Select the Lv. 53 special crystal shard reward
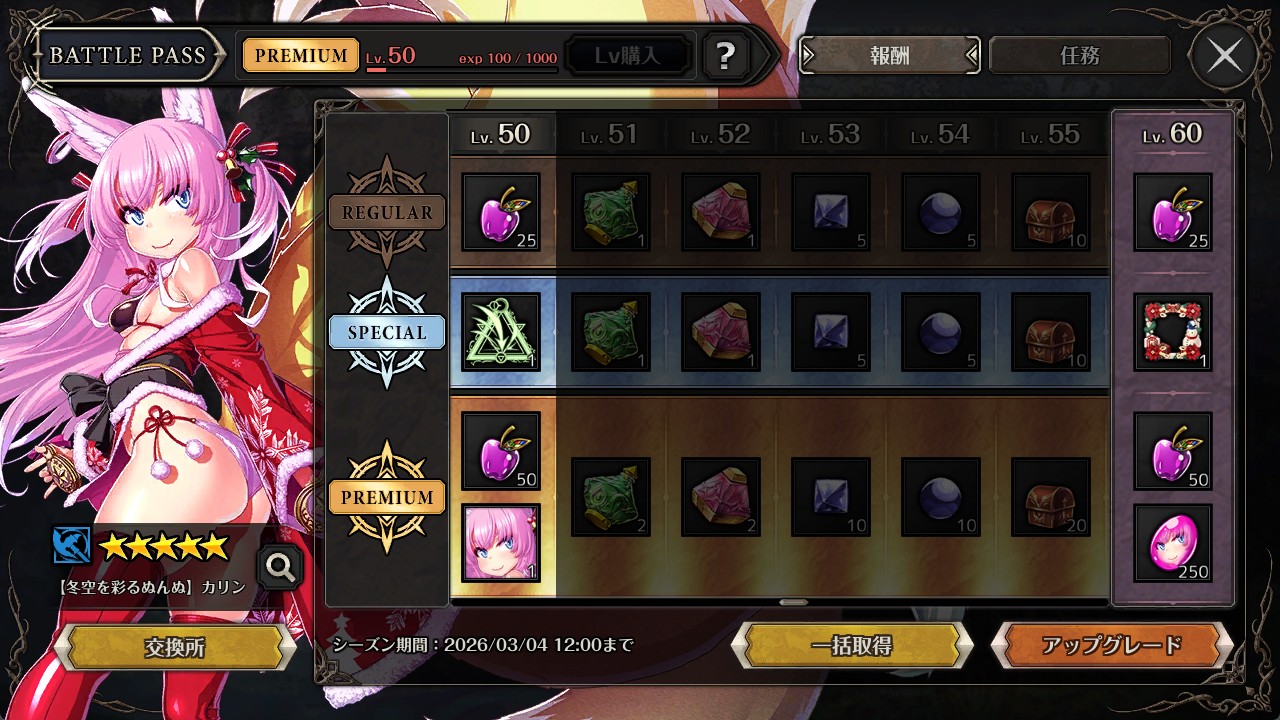1280x720 pixels. click(x=831, y=332)
